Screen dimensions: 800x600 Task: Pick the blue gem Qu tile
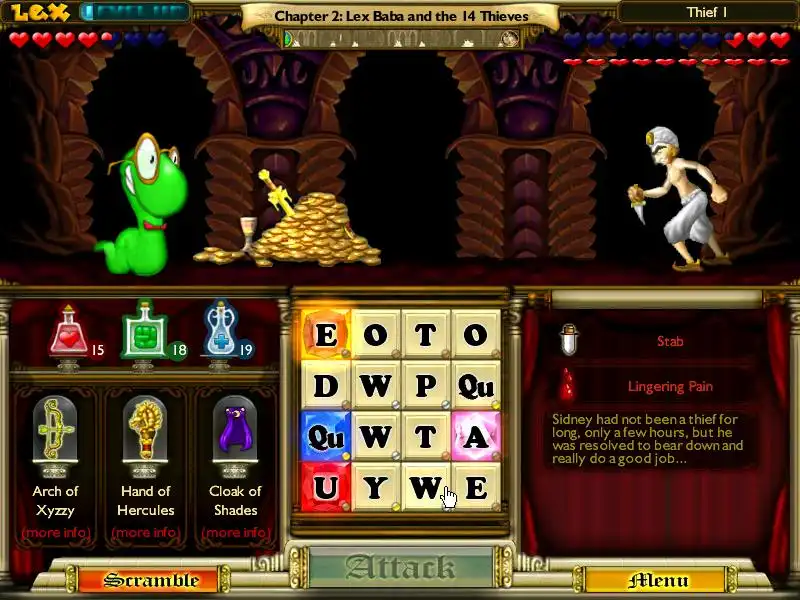325,436
